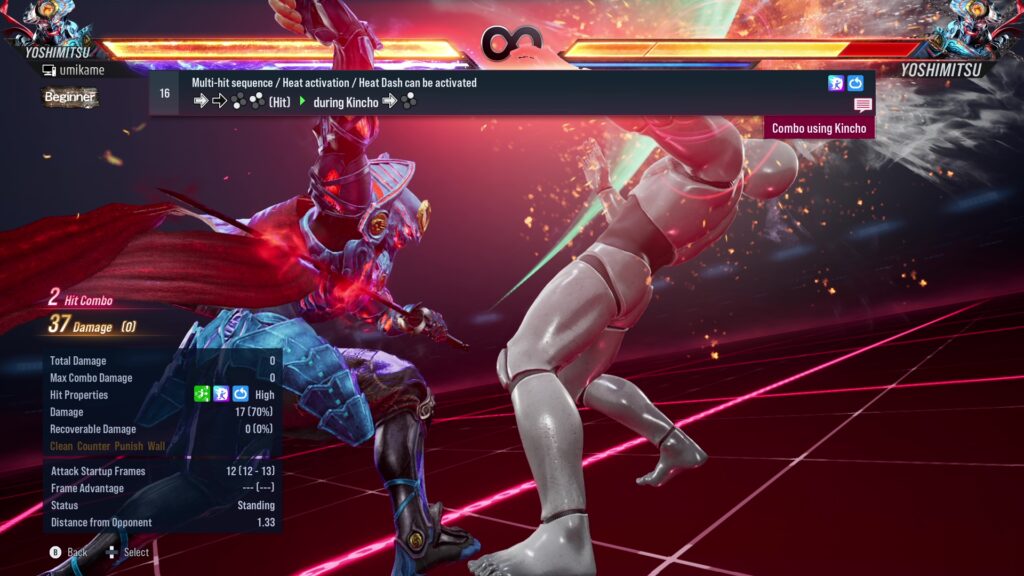Screen dimensions: 1024x576
Task: Select combo challenge row number 16
Action: (x=164, y=93)
